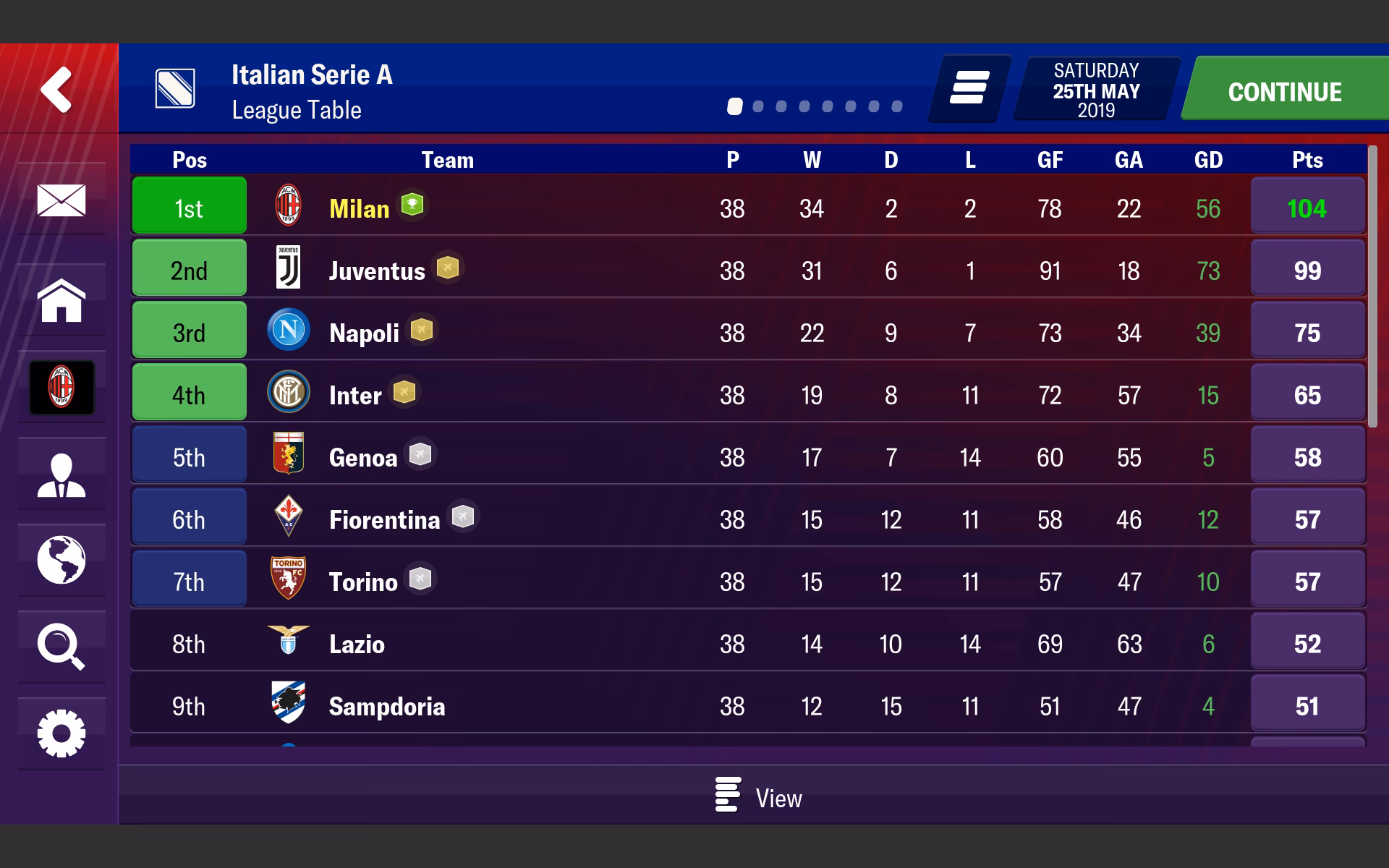1389x868 pixels.
Task: Open game Settings via gear icon
Action: coord(61,733)
